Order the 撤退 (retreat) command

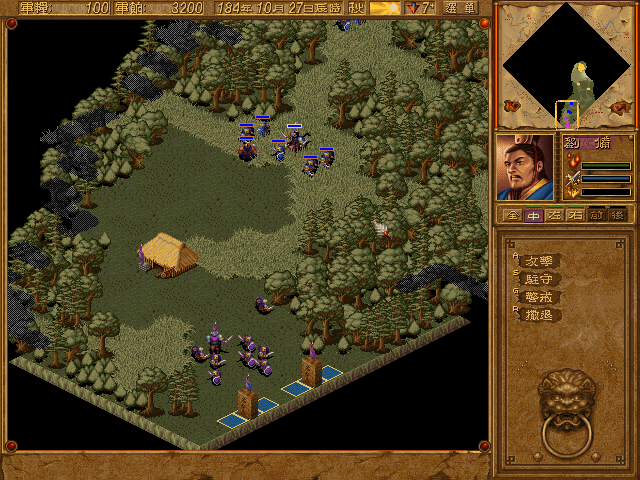point(539,315)
